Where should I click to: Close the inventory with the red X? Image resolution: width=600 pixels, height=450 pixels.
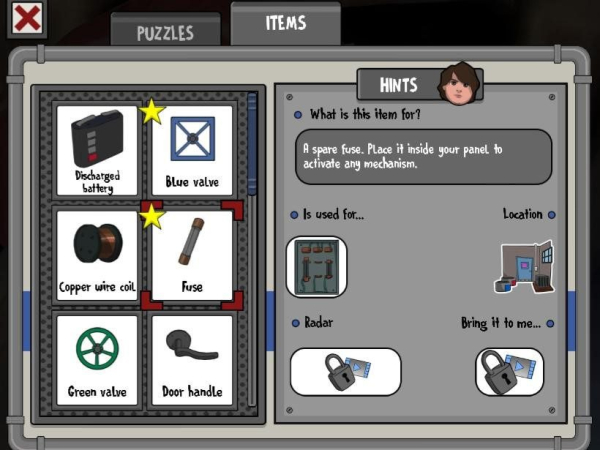[x=26, y=19]
